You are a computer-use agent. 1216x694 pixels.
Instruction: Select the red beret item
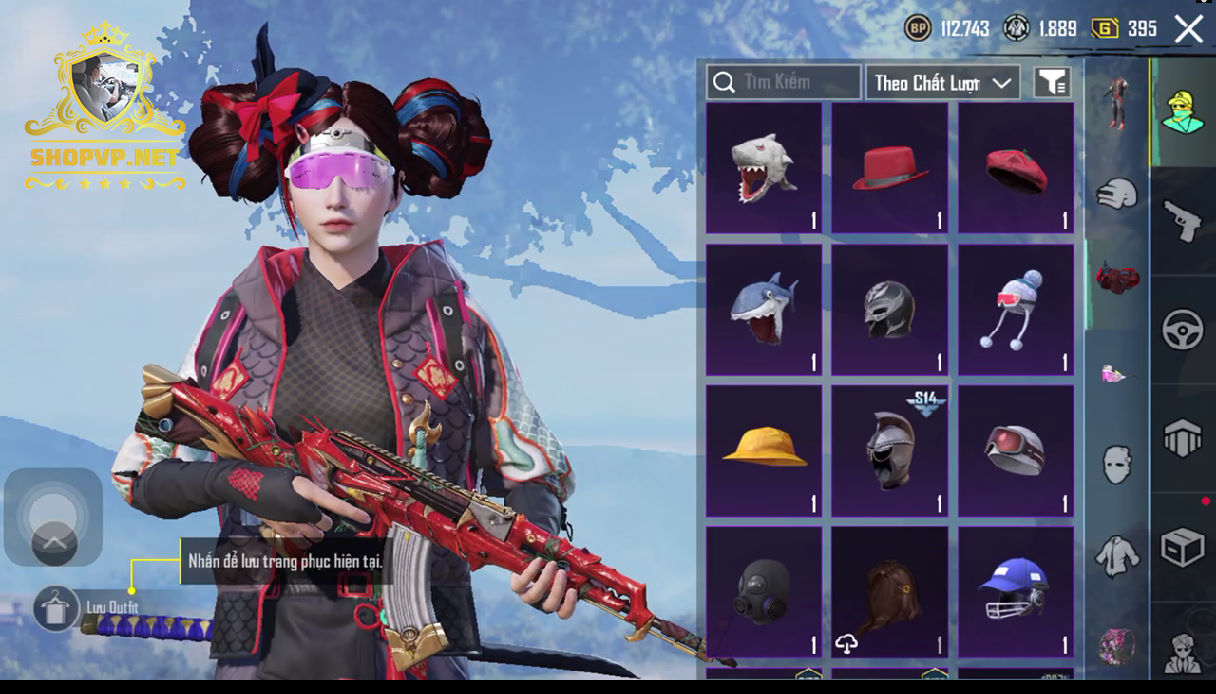(1016, 168)
